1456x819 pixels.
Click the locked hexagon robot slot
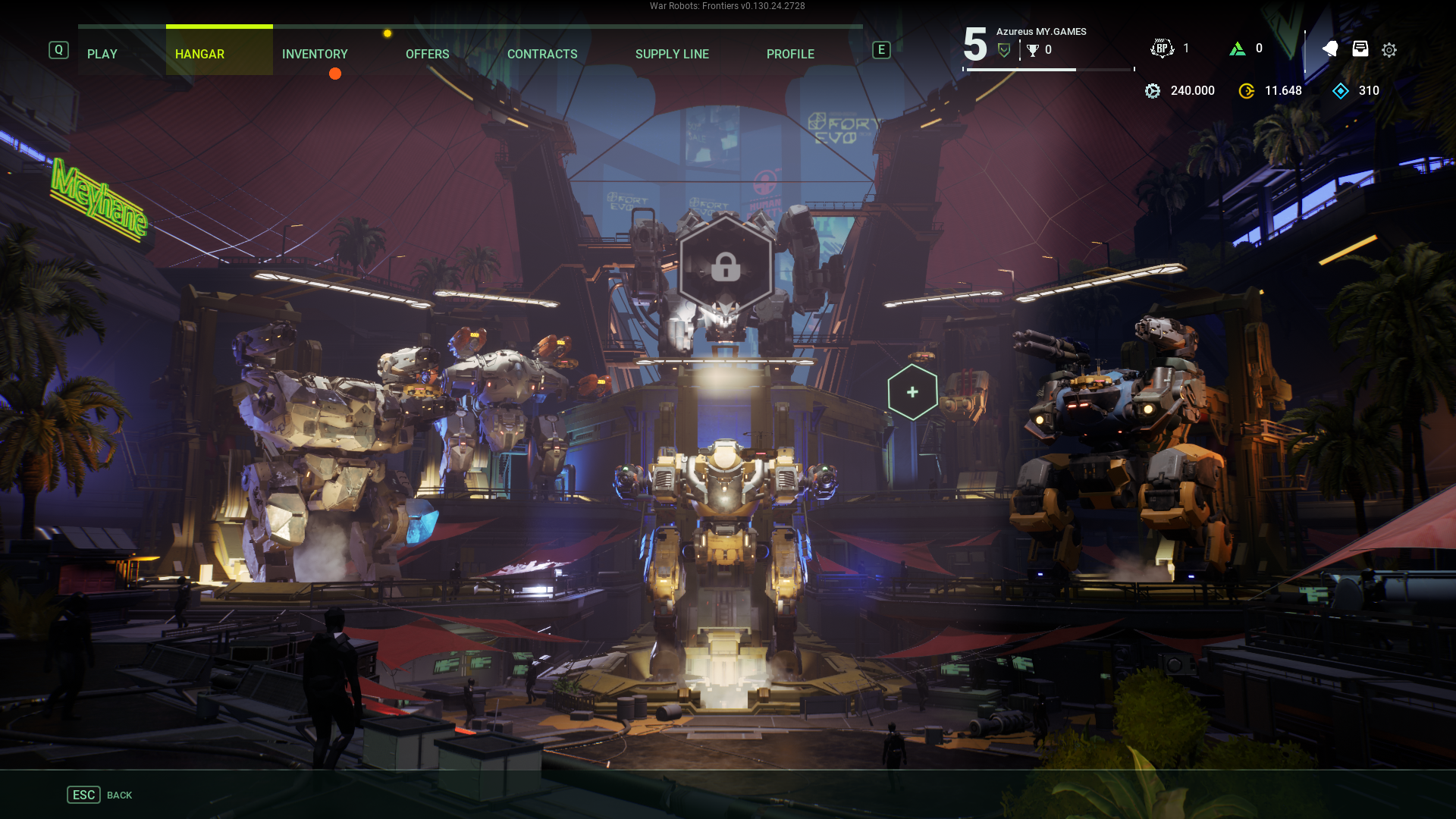[x=726, y=265]
